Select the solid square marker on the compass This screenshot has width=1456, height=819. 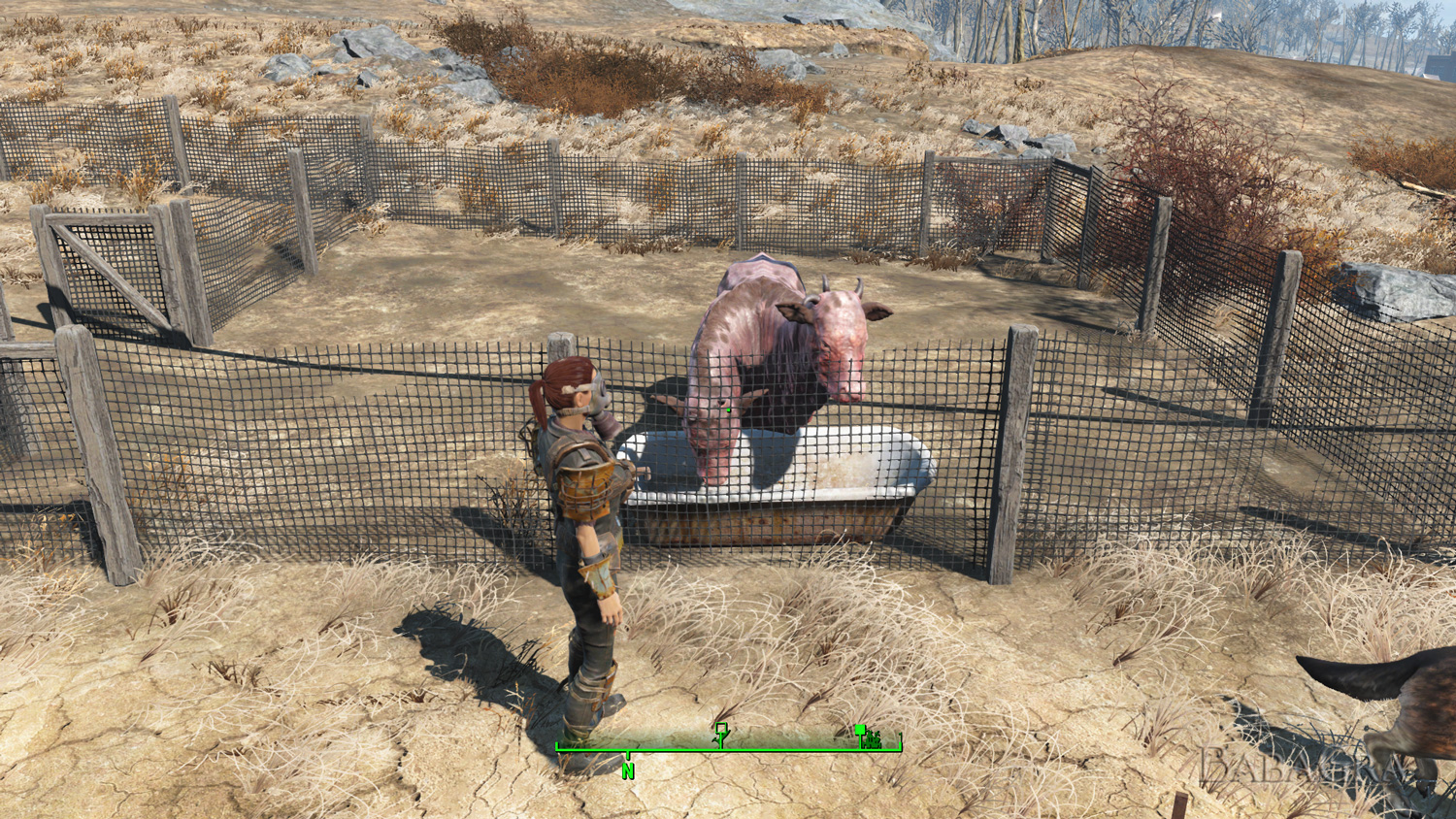861,731
